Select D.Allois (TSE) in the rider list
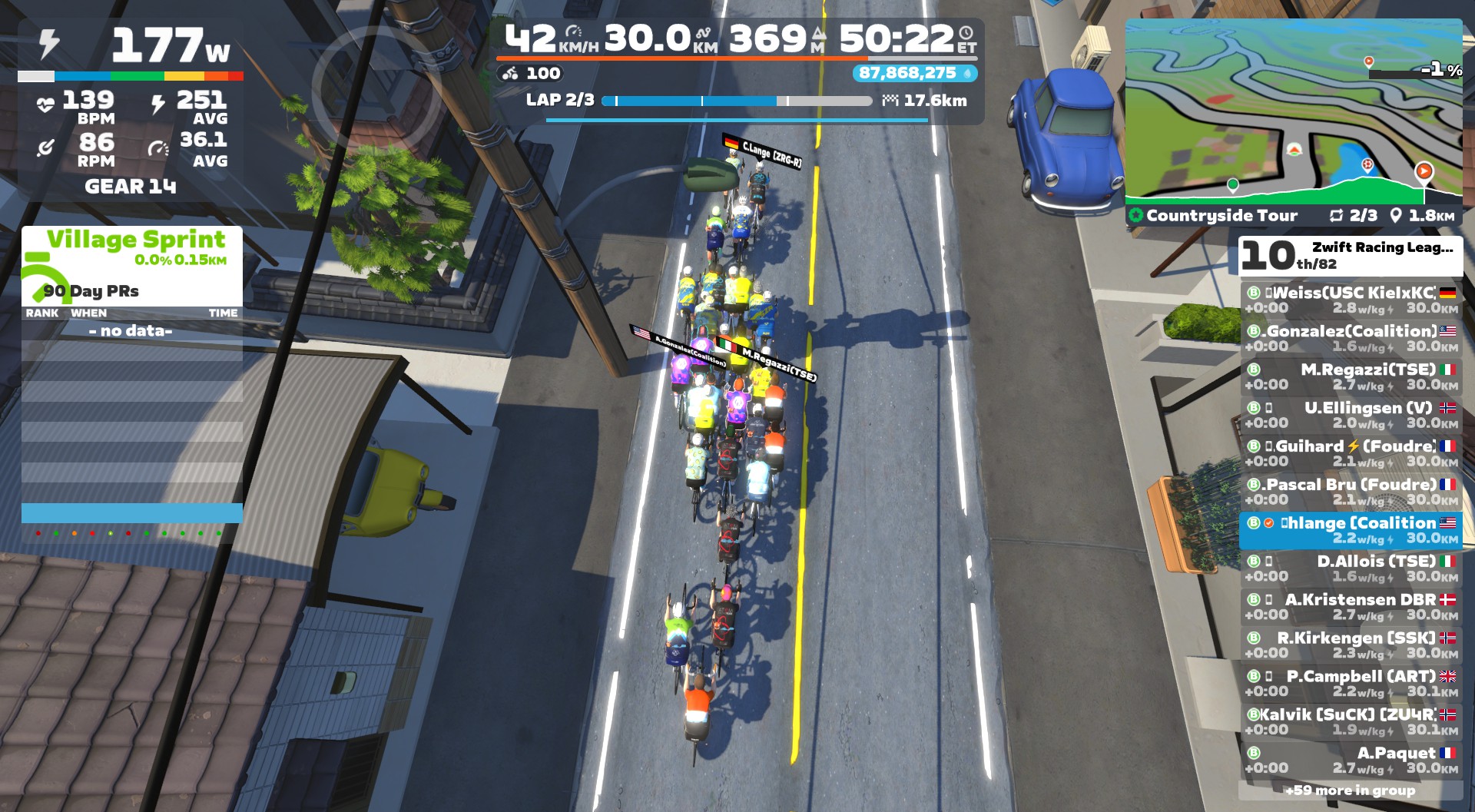This screenshot has width=1475, height=812. click(1351, 568)
